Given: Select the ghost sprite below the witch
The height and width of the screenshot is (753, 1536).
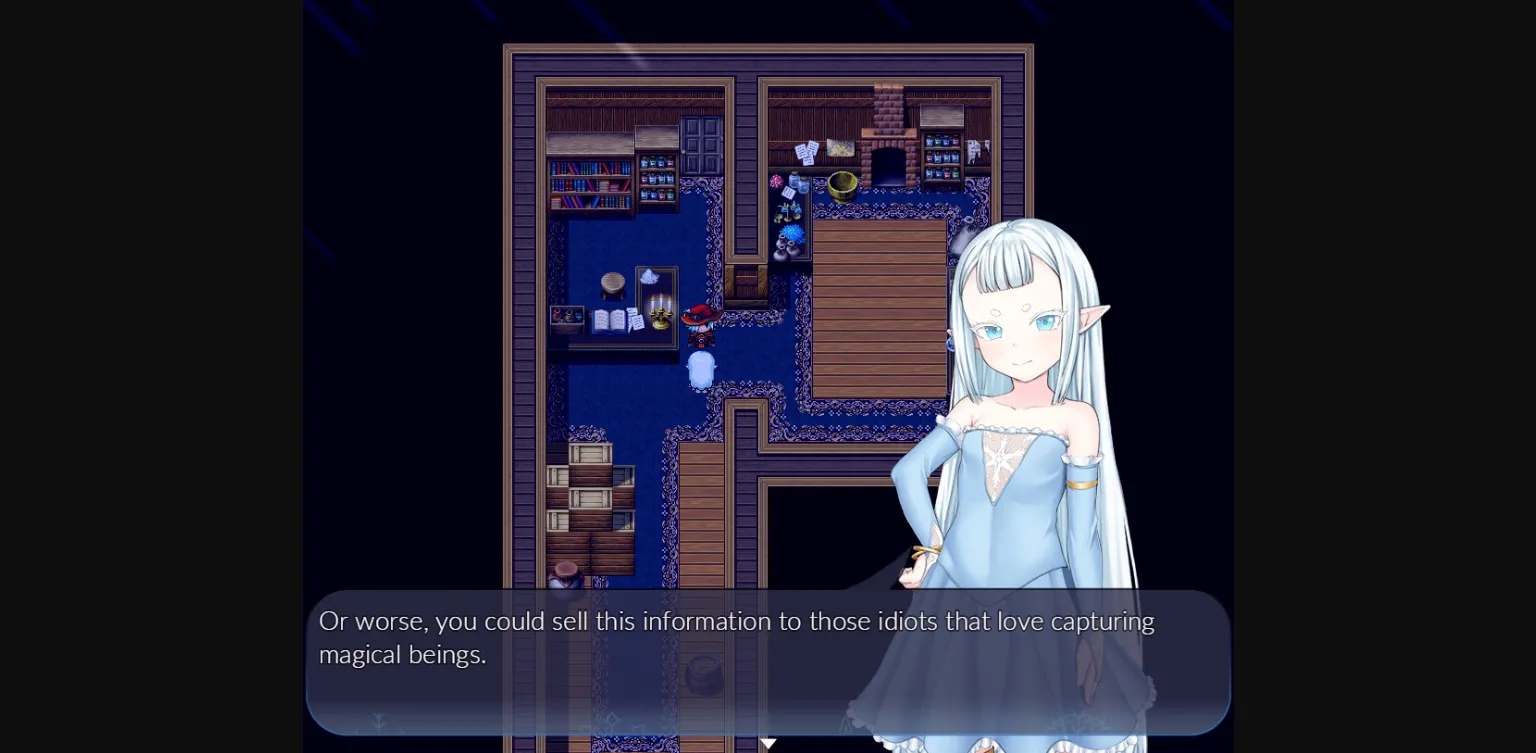Looking at the screenshot, I should [701, 369].
